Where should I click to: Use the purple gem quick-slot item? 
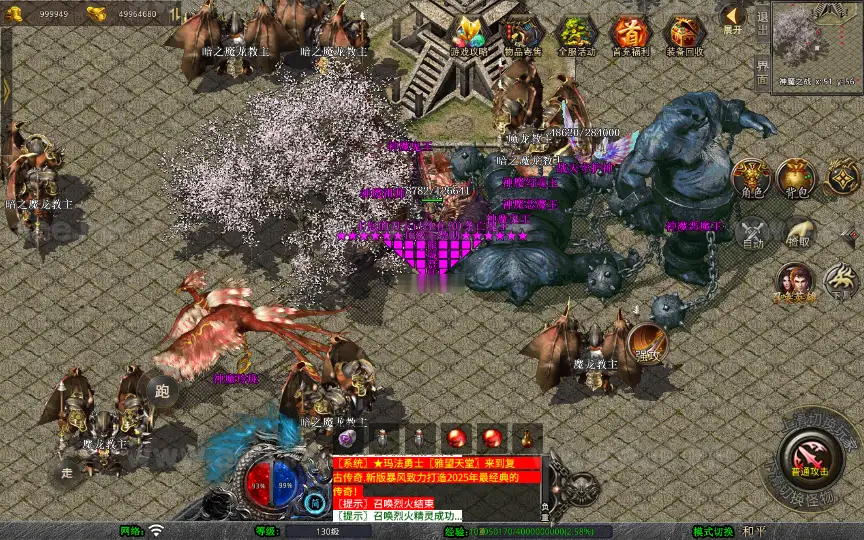click(347, 438)
